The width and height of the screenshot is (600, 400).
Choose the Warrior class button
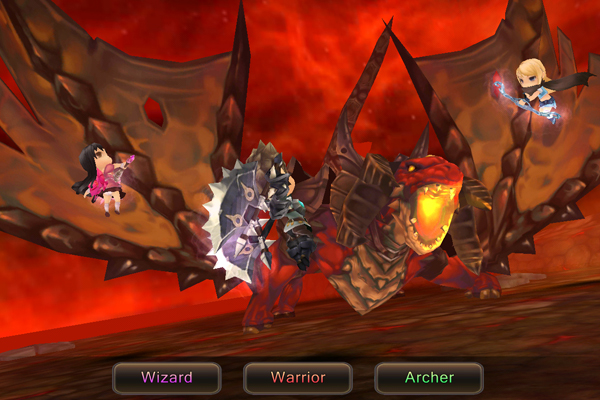tap(298, 378)
